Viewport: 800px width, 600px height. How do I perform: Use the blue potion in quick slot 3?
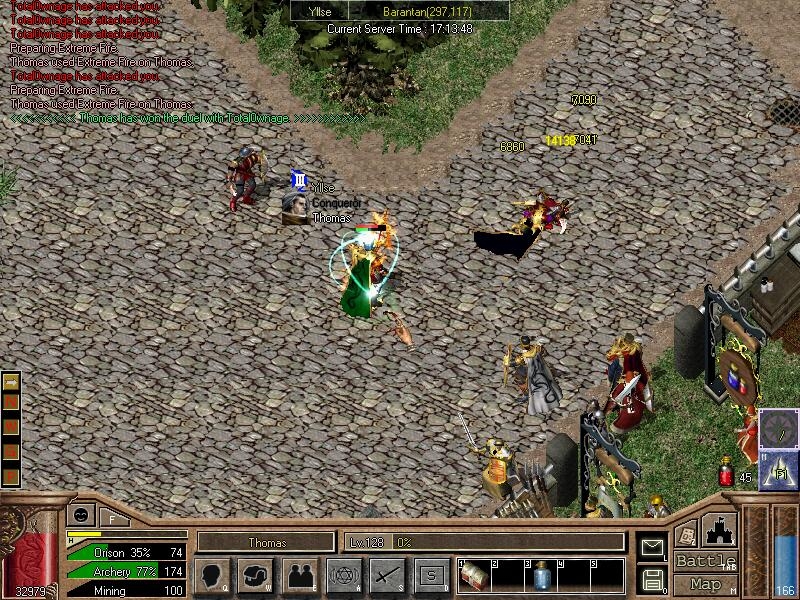click(x=540, y=576)
